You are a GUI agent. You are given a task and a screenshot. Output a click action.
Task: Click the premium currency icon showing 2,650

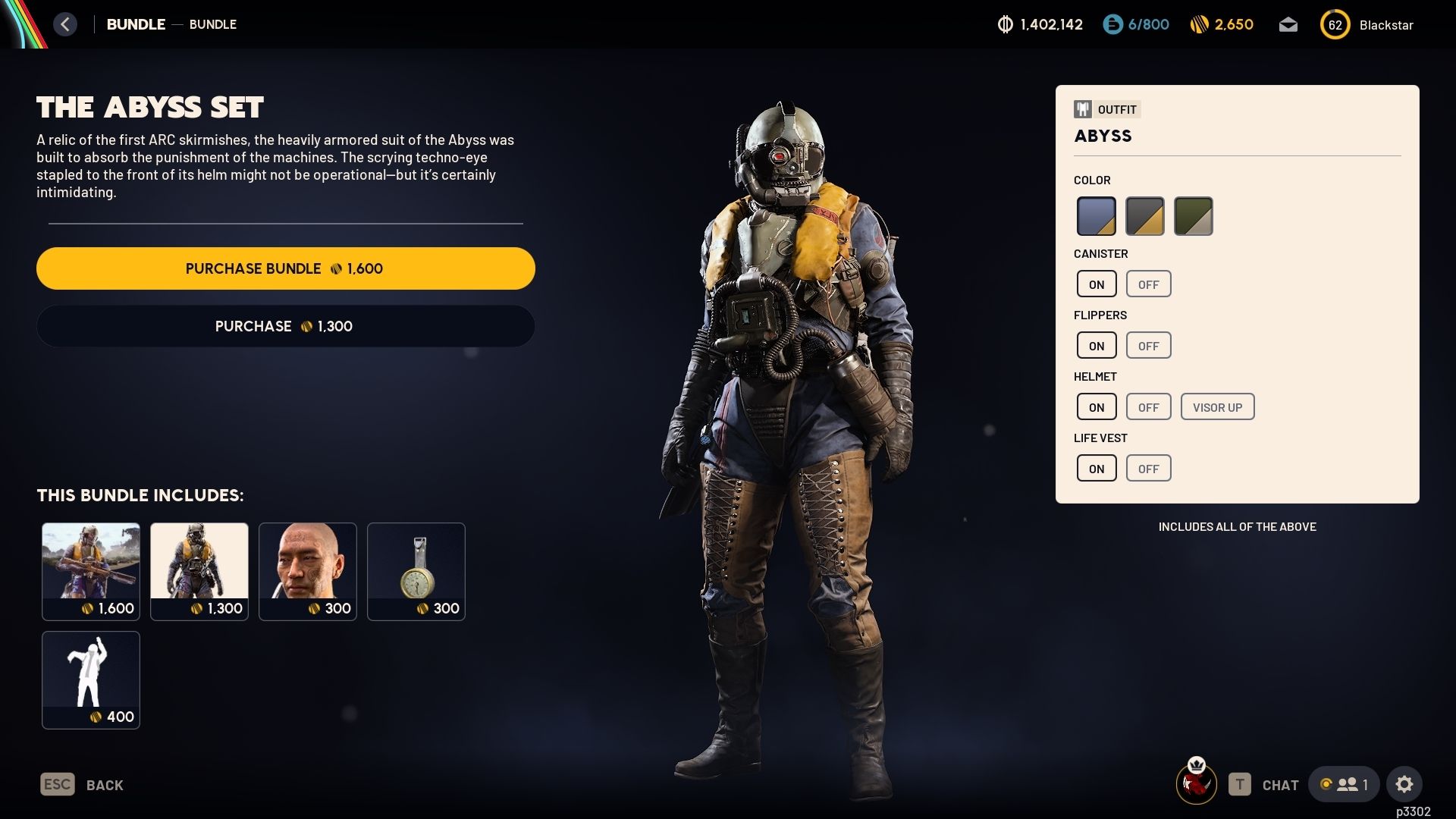pos(1200,24)
